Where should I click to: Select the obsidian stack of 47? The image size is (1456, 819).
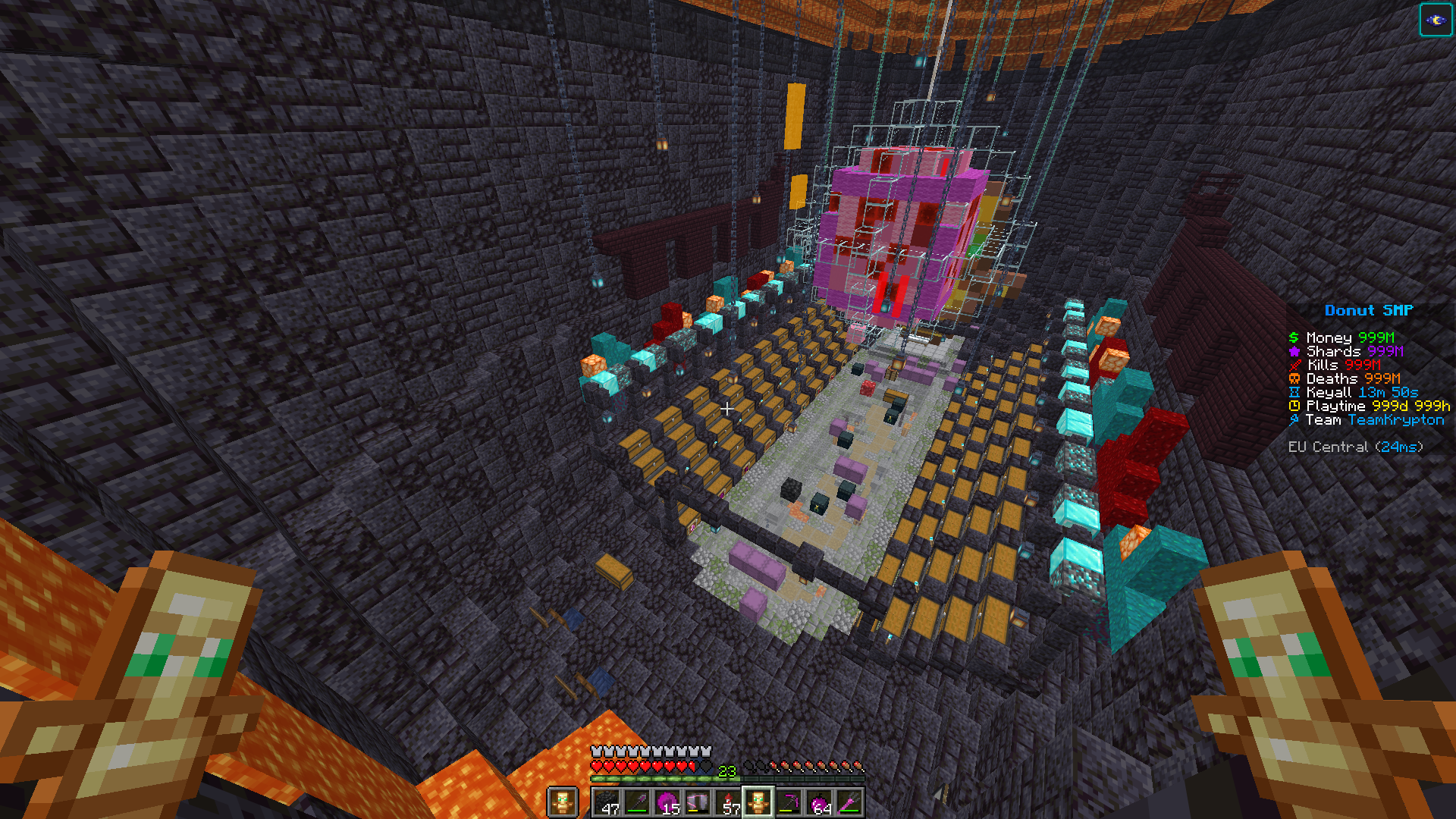(607, 802)
